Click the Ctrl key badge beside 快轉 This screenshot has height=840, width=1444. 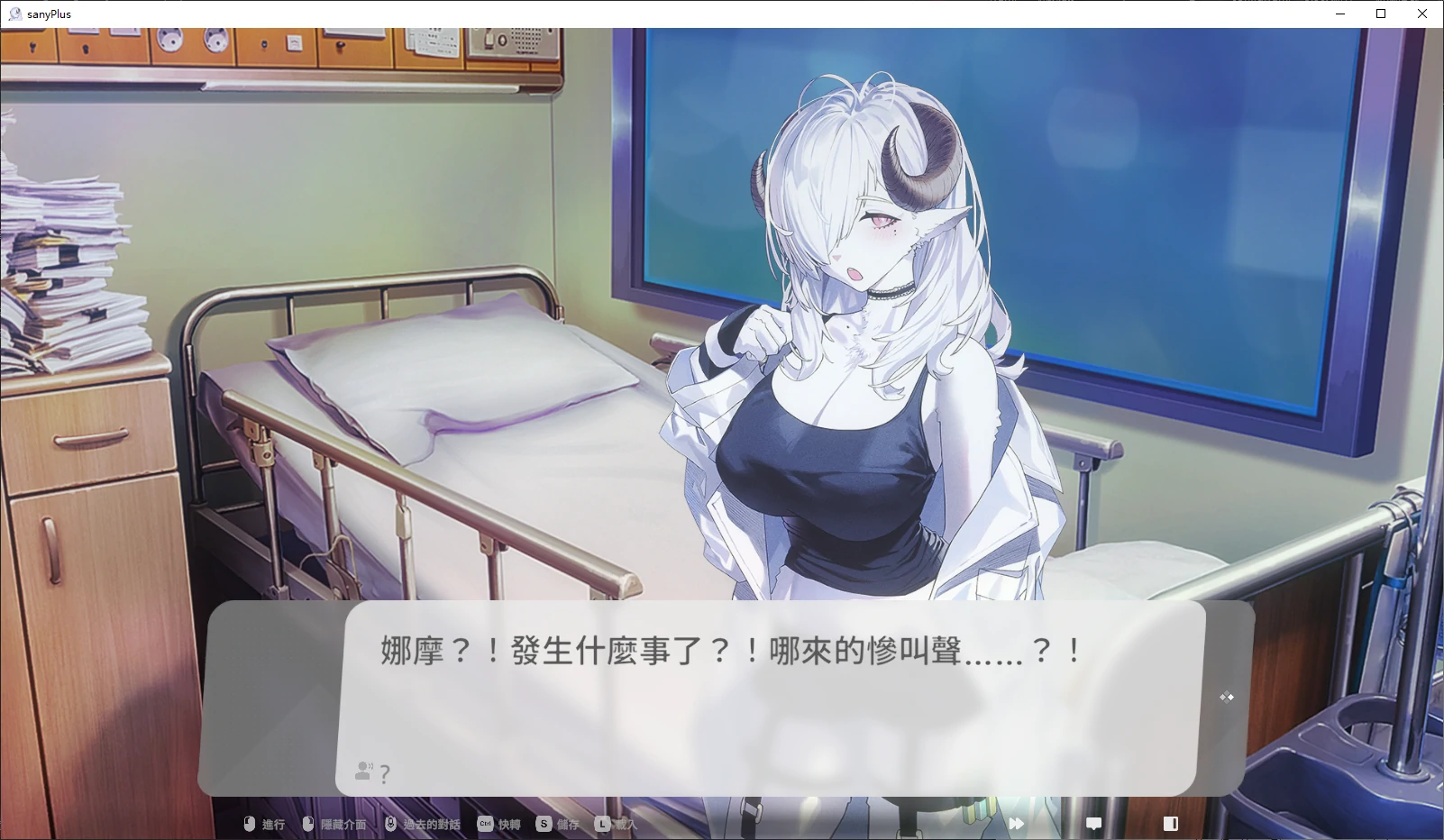pyautogui.click(x=485, y=823)
